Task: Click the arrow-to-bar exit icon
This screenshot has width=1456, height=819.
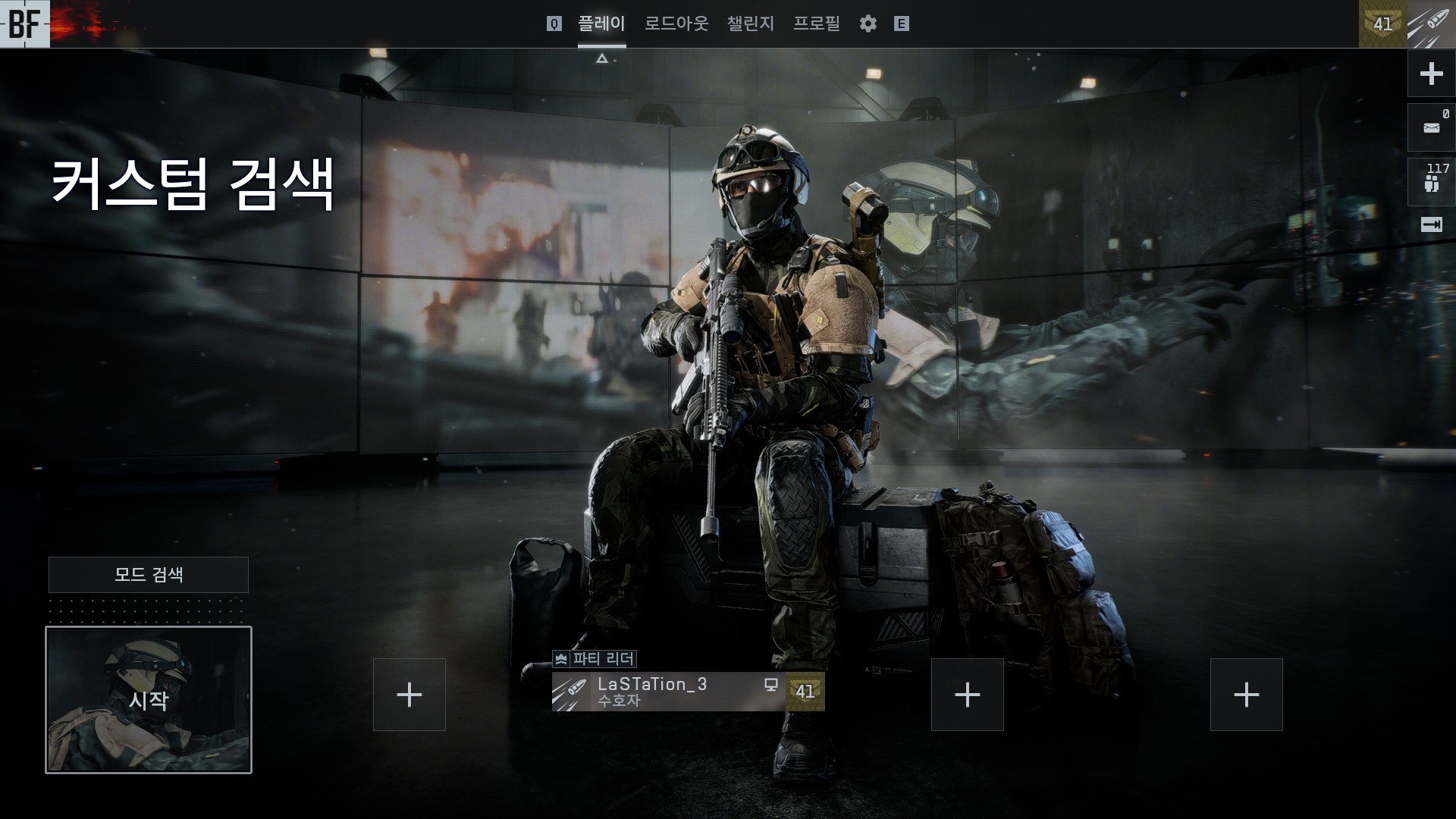Action: (x=1431, y=225)
